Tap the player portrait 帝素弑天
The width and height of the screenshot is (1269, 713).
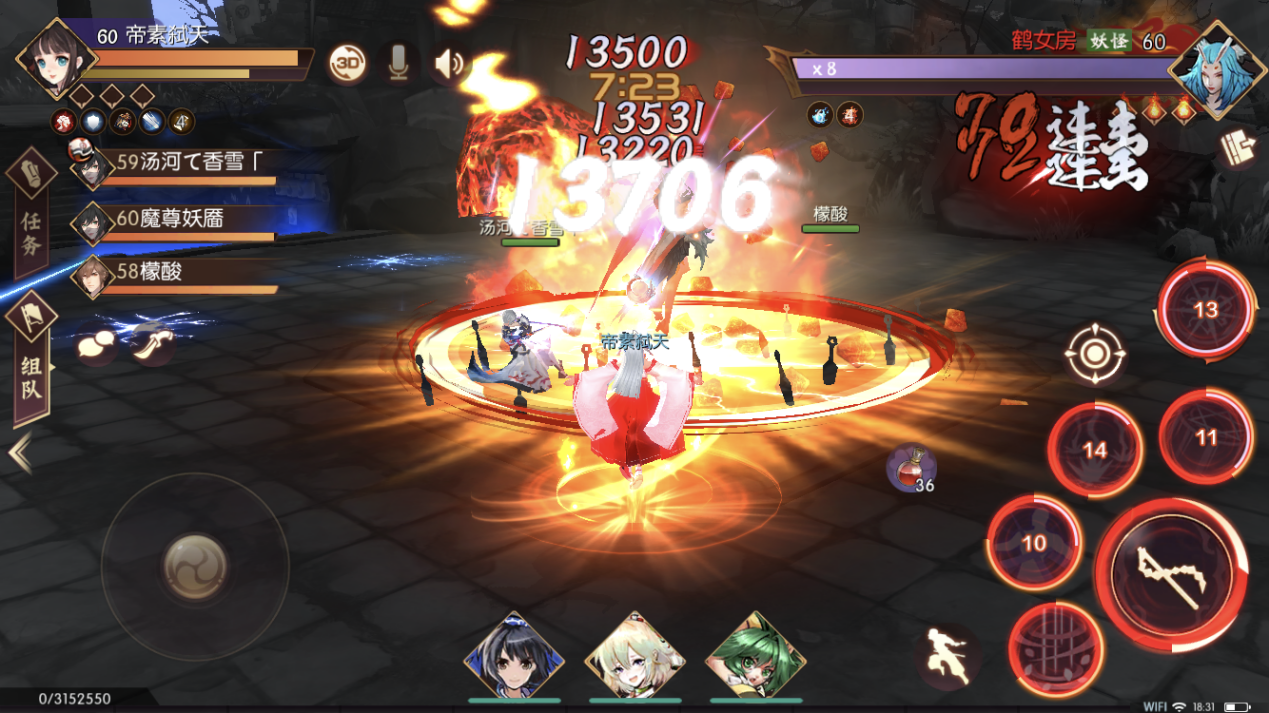pos(56,60)
